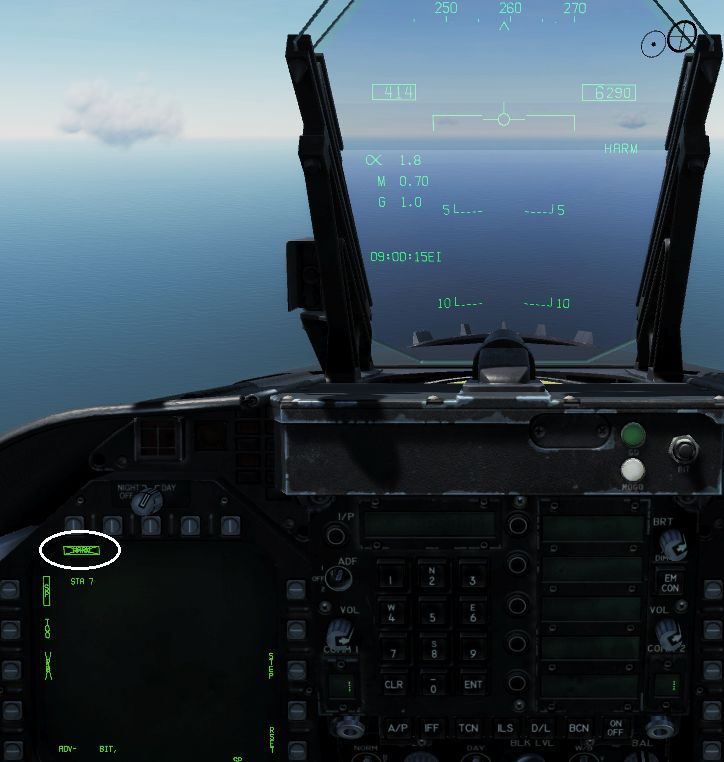Engage the A/P autopilot button
Image resolution: width=724 pixels, height=762 pixels.
pyautogui.click(x=397, y=728)
